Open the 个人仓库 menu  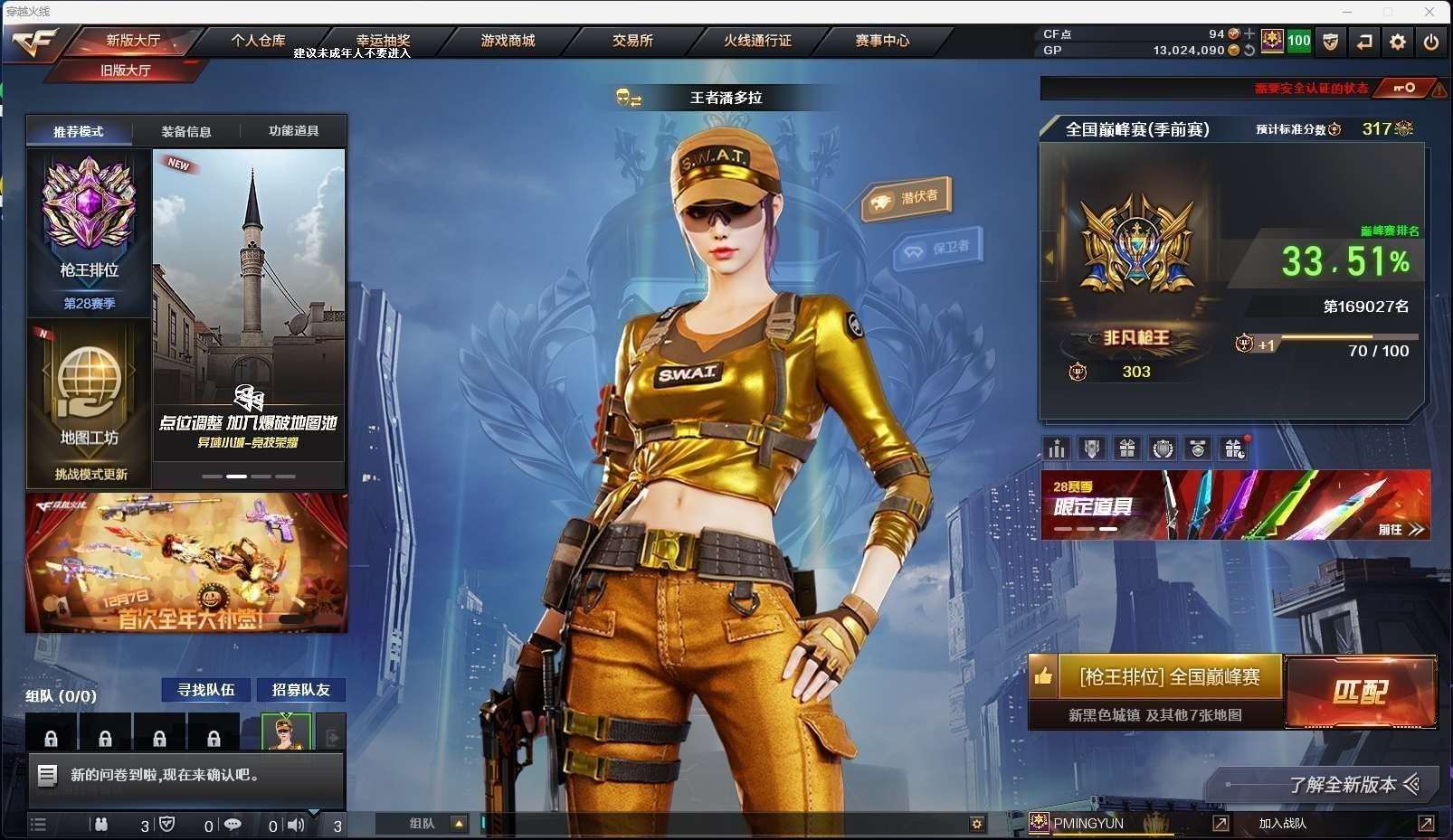[x=258, y=41]
